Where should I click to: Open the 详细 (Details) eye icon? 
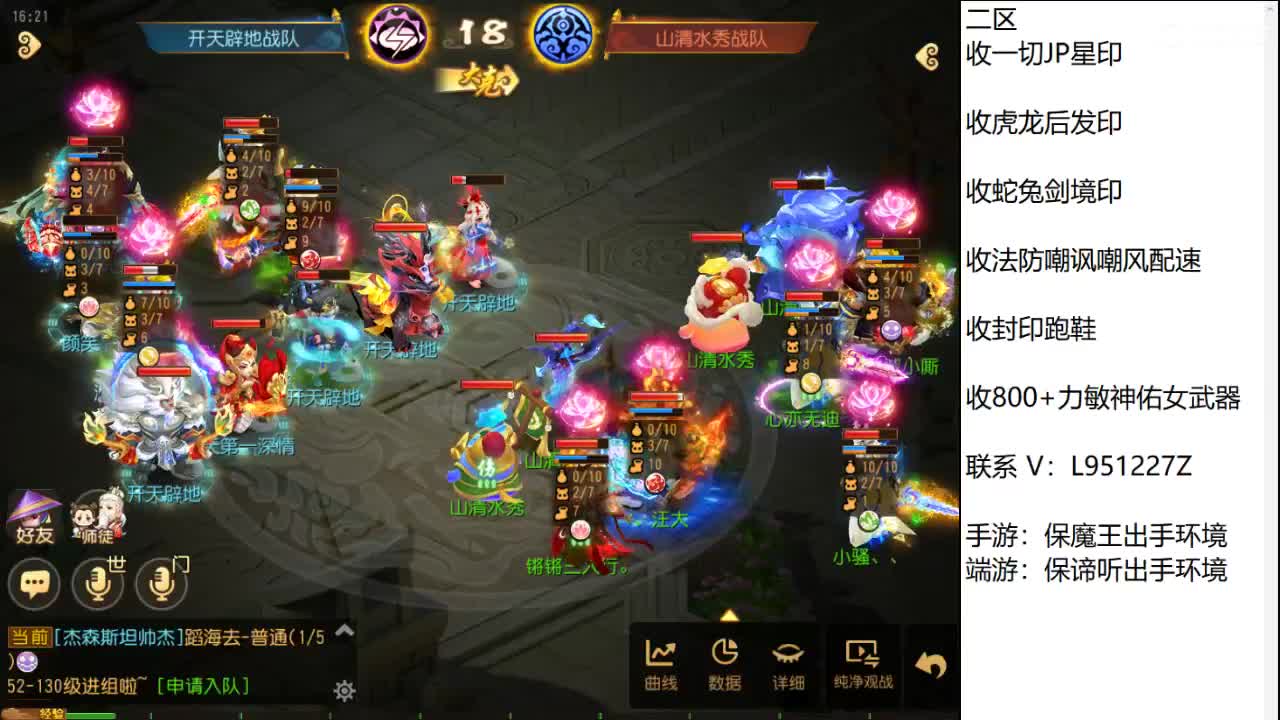pos(789,663)
